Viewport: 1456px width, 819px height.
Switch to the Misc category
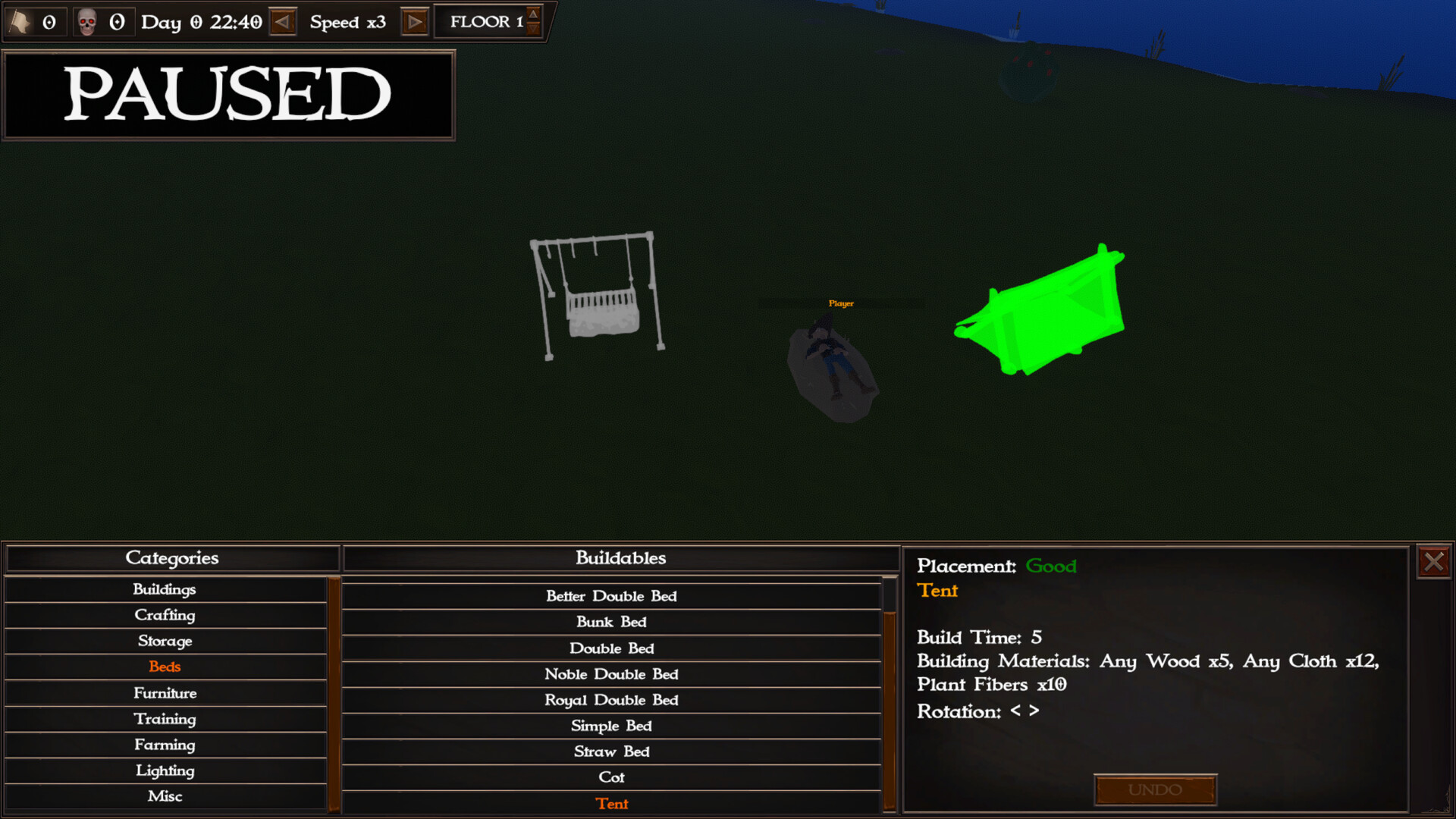click(x=165, y=796)
